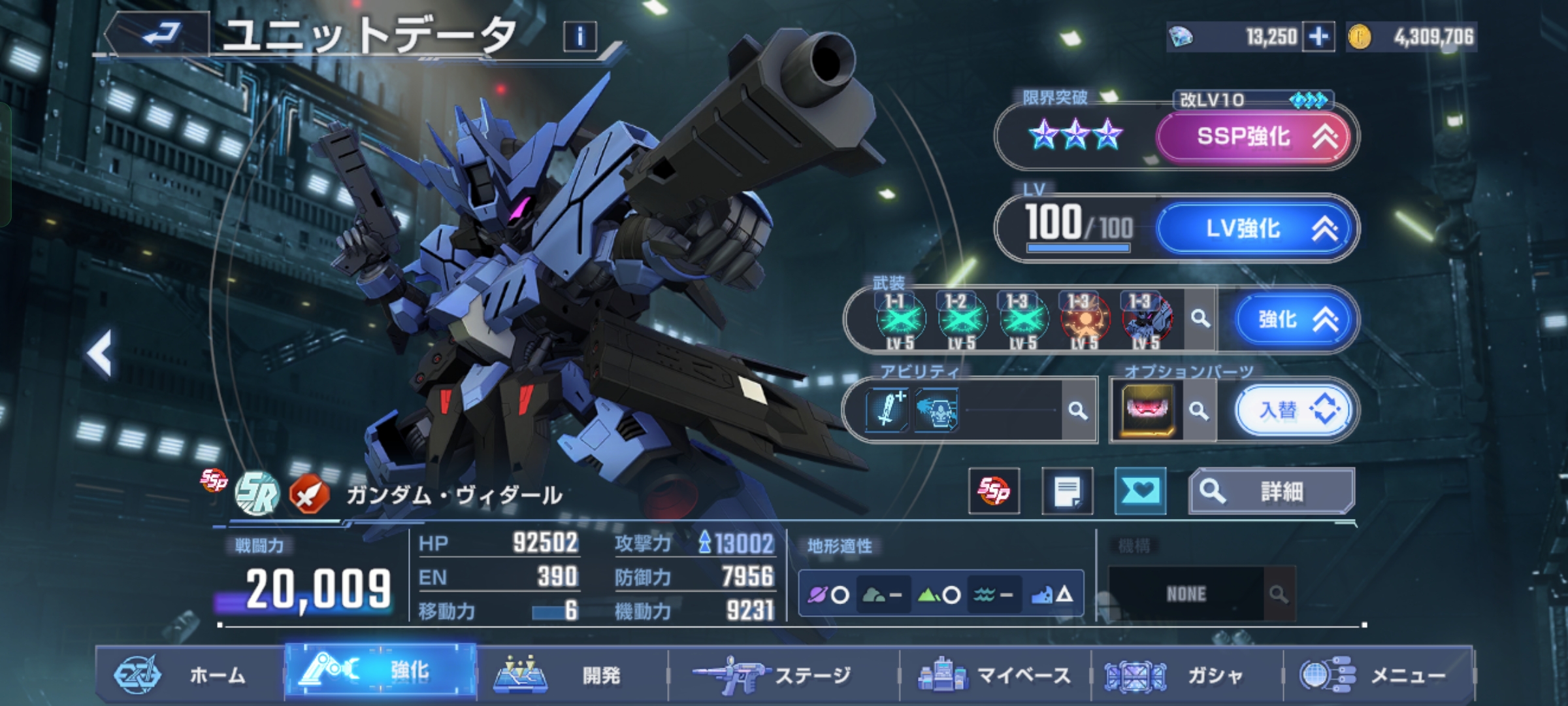Show previous unit with left arrow
The width and height of the screenshot is (1568, 706).
point(100,354)
